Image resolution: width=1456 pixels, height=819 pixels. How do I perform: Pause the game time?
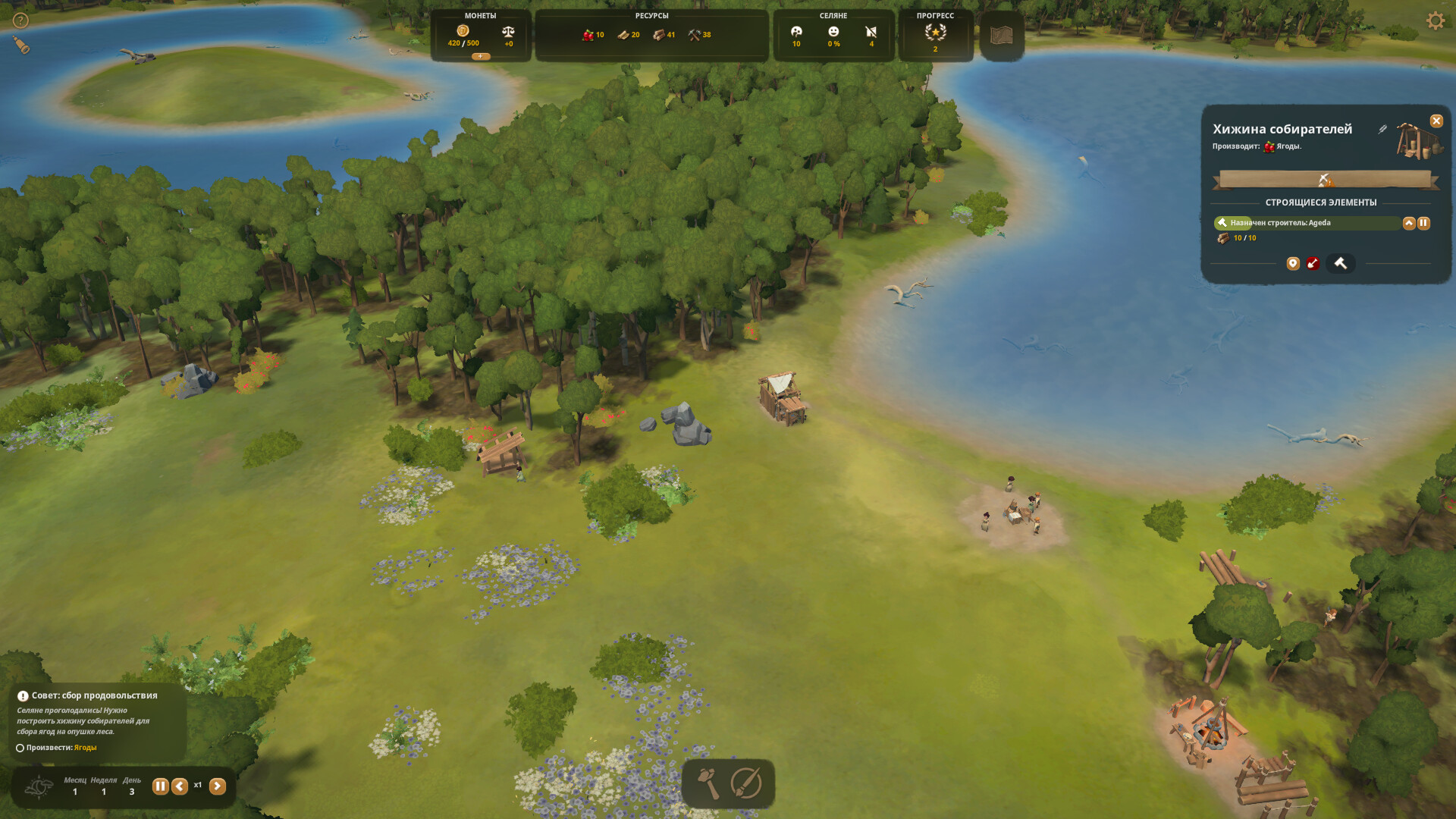160,786
